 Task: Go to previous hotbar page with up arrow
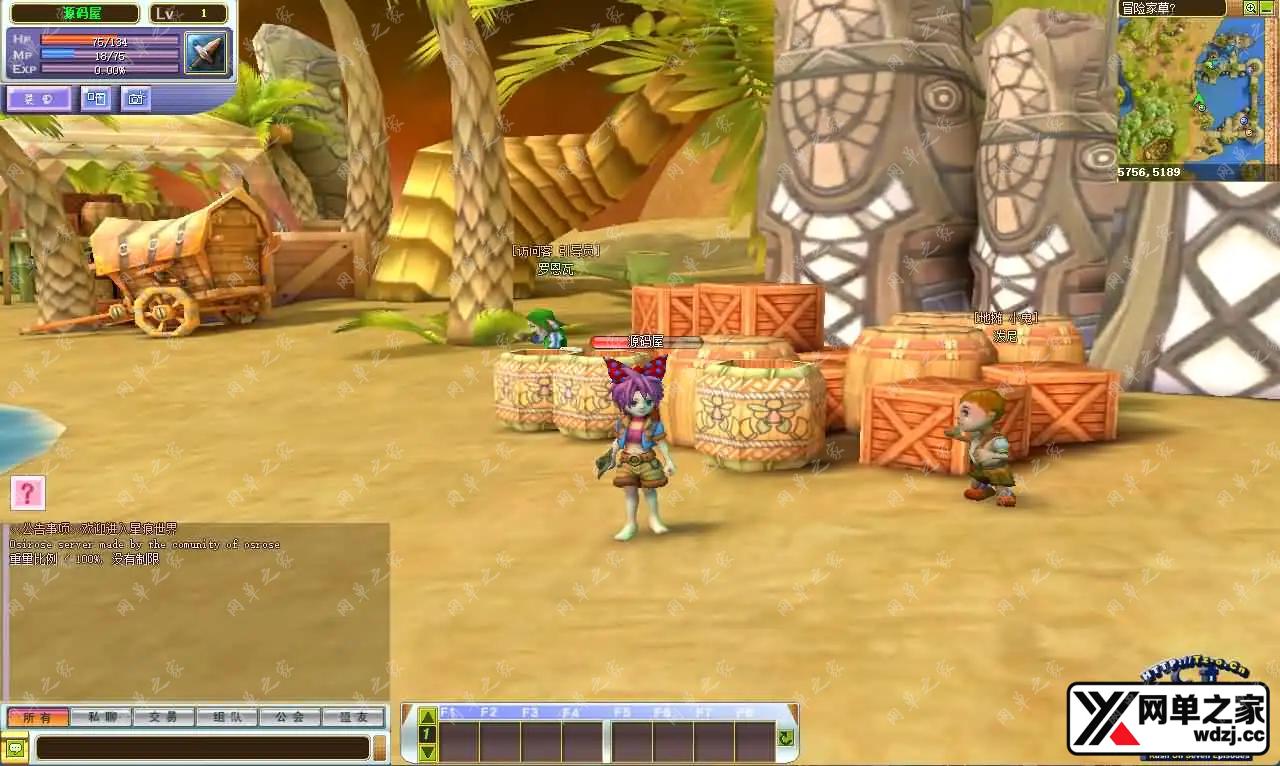[427, 716]
